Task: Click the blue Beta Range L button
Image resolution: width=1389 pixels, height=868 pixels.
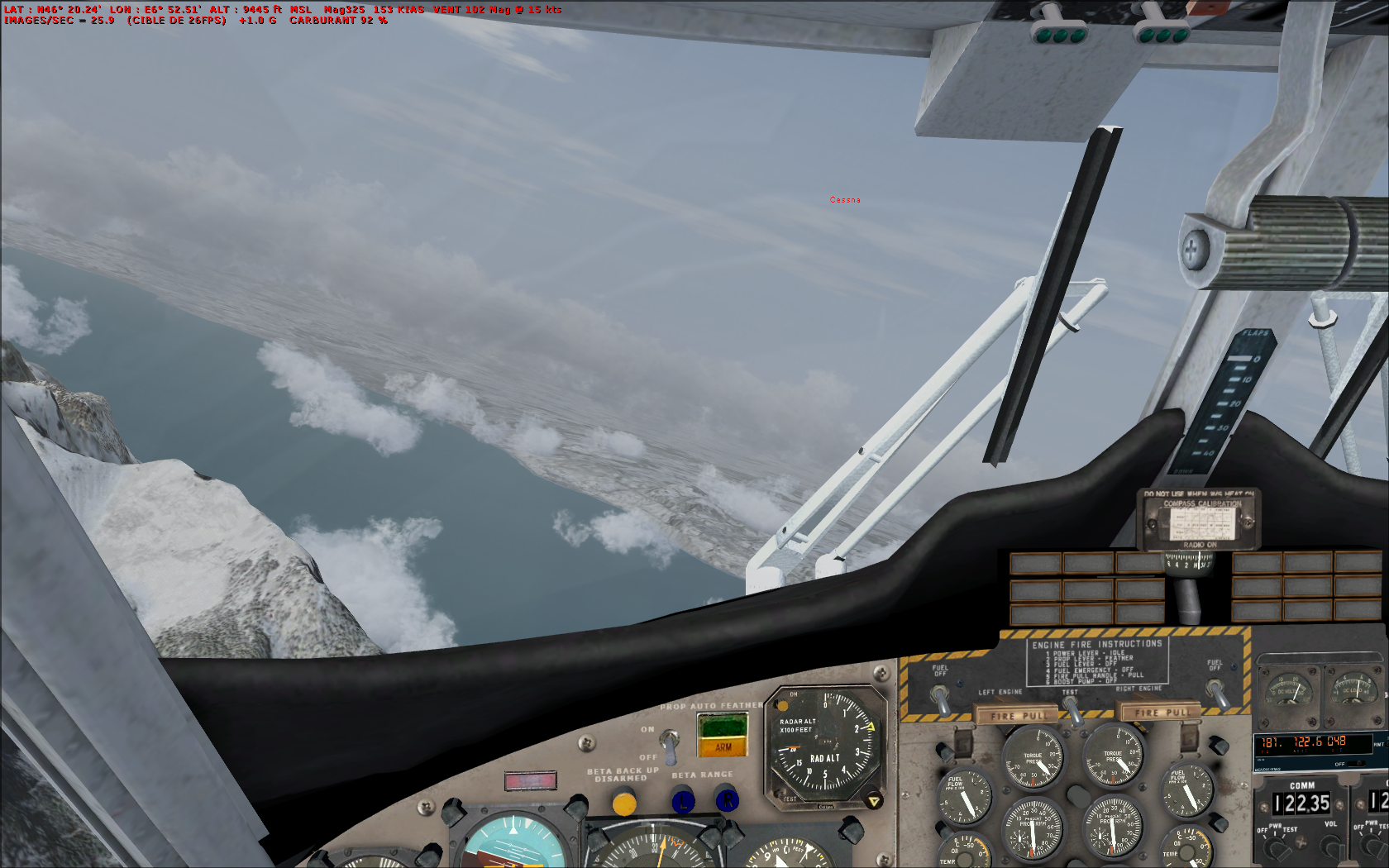Action: [x=682, y=801]
